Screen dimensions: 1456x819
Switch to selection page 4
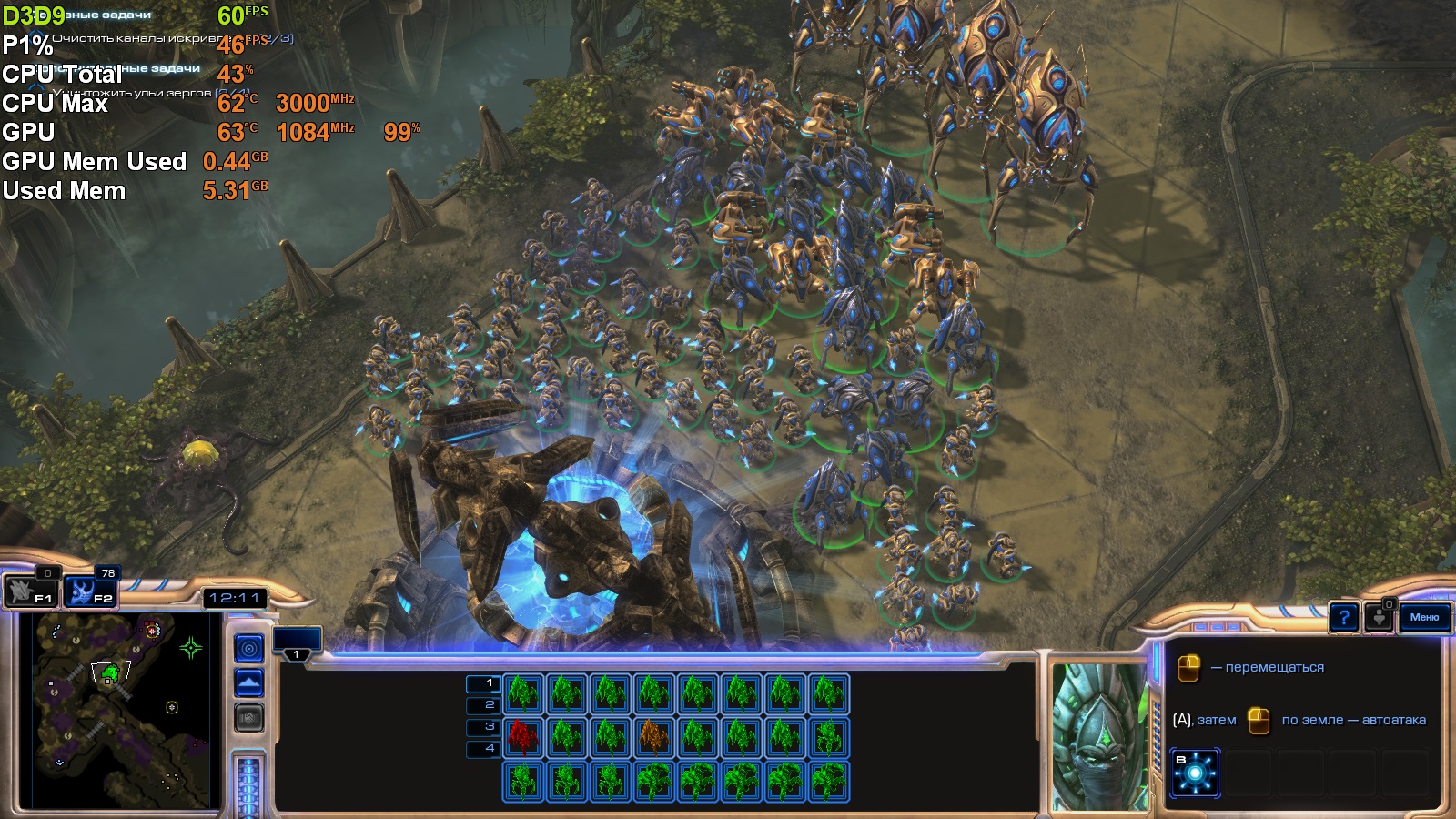(x=482, y=749)
